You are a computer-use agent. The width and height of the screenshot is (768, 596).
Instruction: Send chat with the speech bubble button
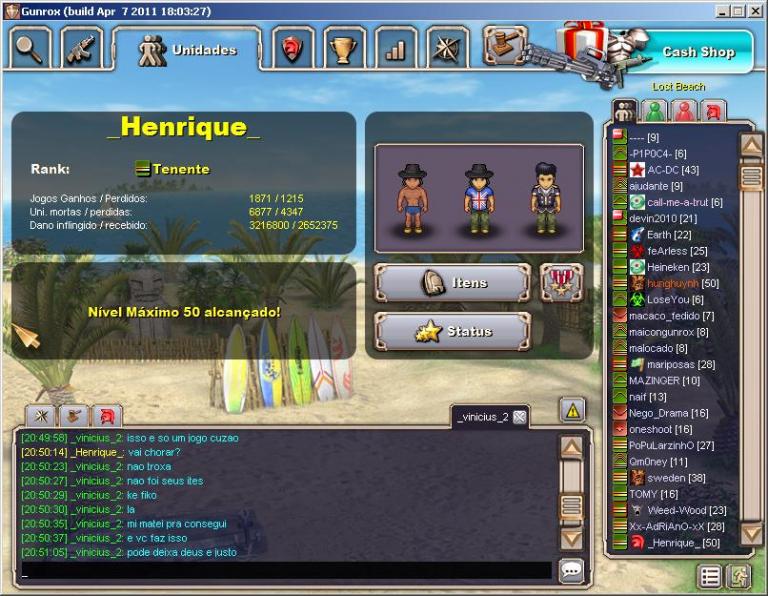tap(572, 571)
